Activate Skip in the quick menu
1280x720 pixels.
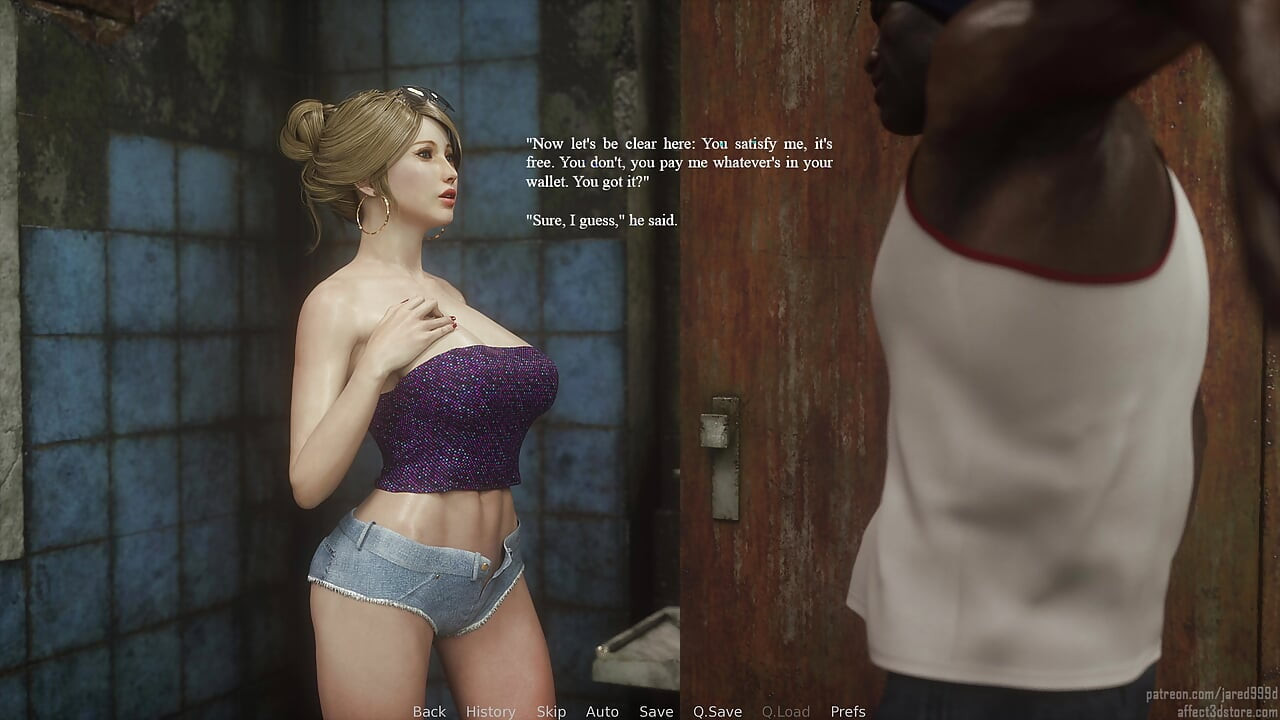click(x=551, y=711)
